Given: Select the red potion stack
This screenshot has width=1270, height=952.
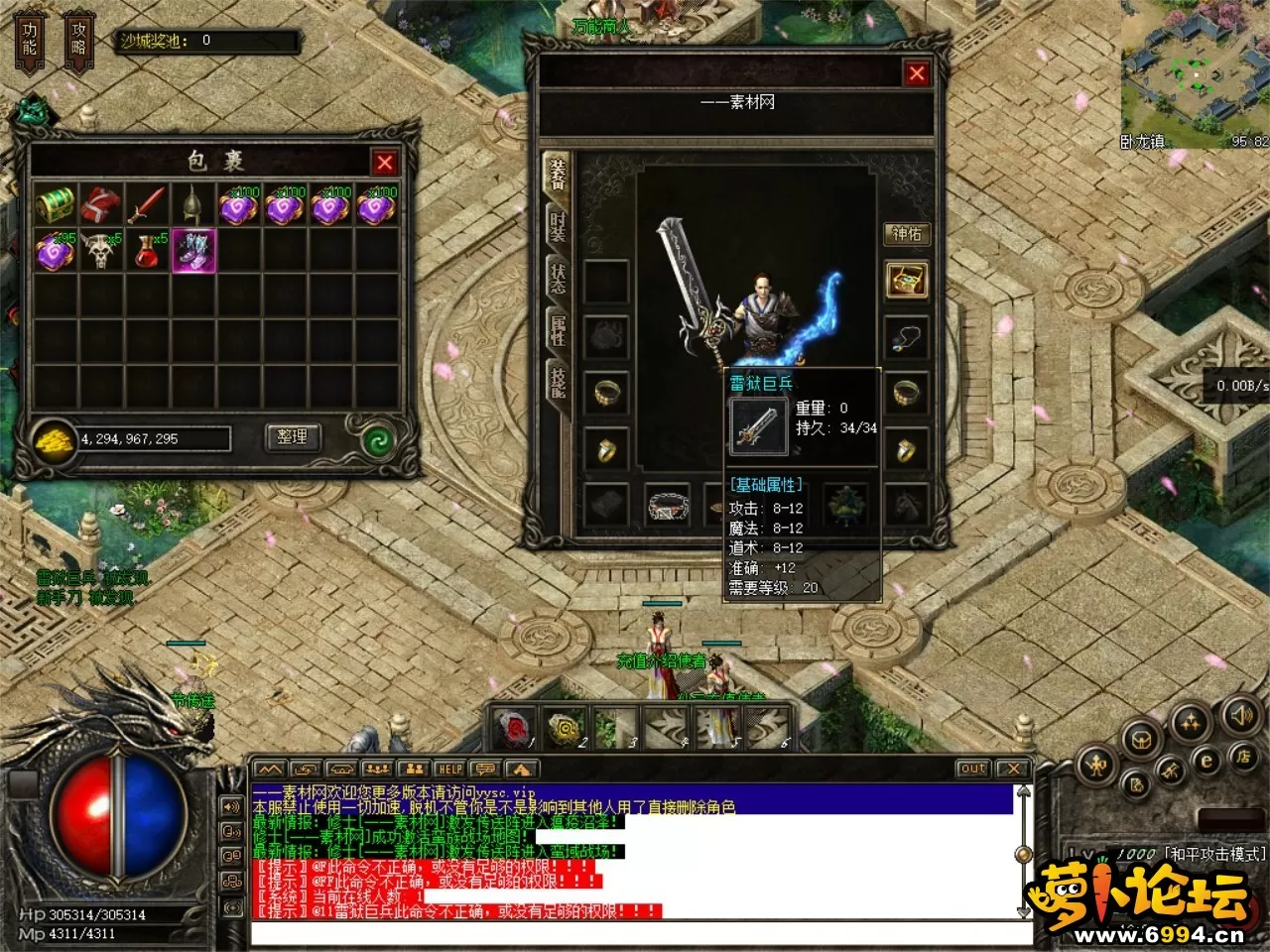Looking at the screenshot, I should 147,251.
